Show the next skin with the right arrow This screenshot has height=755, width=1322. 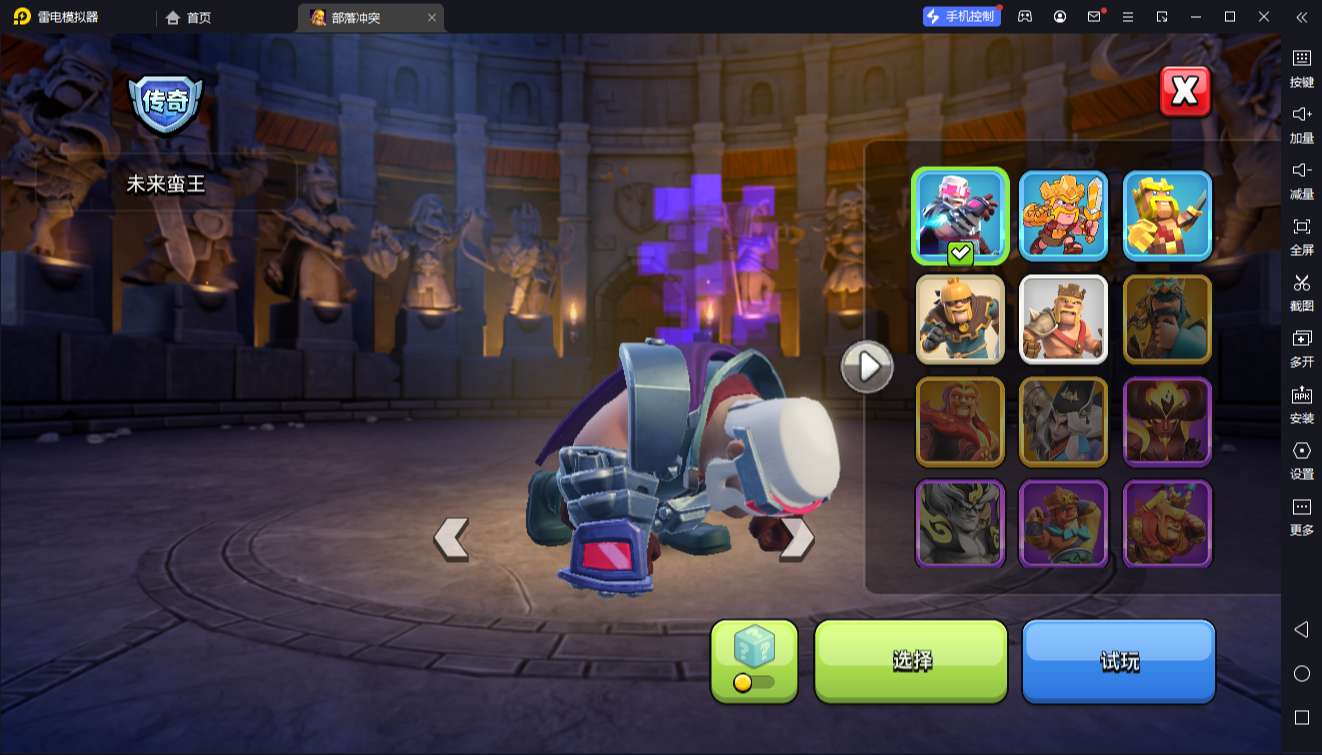click(797, 538)
